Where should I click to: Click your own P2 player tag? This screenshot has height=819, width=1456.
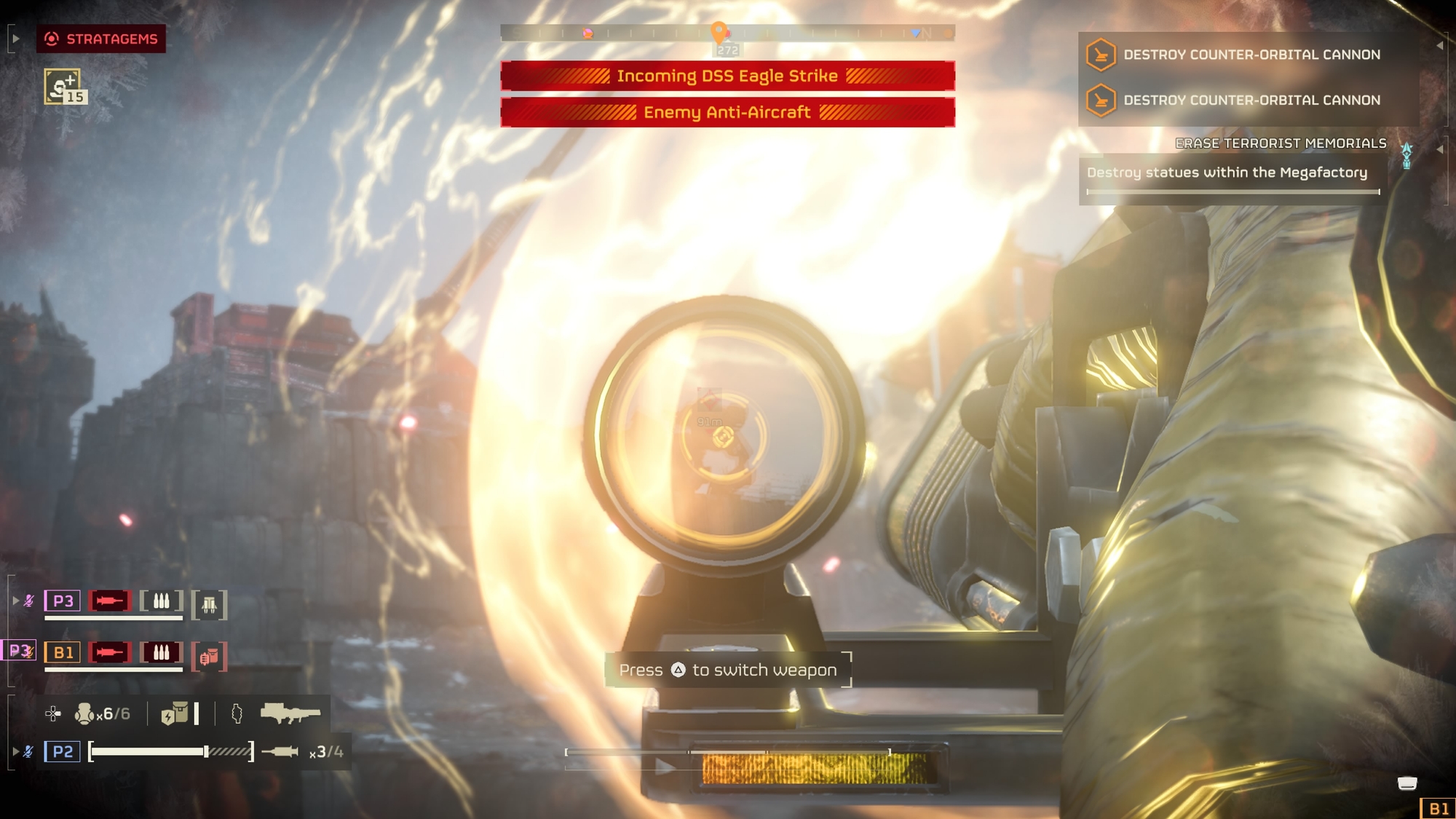tap(63, 751)
